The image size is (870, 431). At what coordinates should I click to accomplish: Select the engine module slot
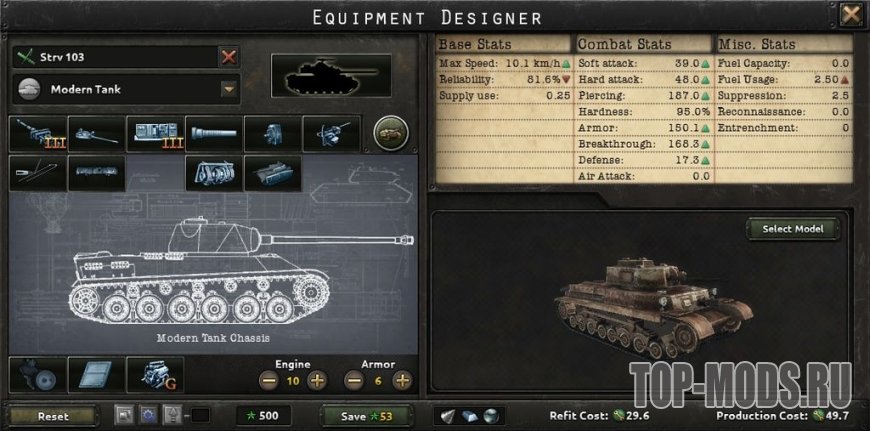155,374
